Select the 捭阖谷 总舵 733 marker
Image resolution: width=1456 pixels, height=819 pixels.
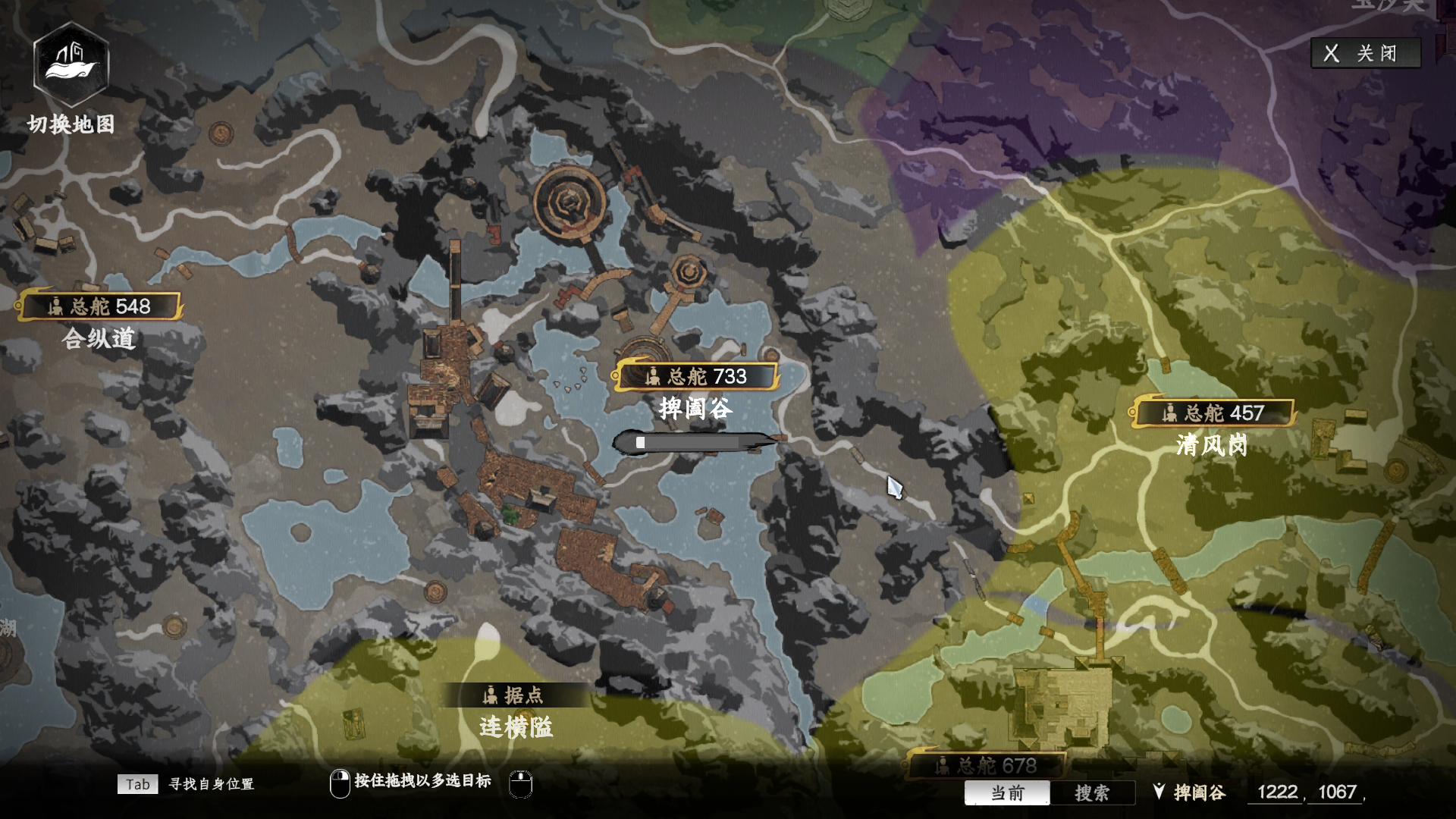(696, 376)
